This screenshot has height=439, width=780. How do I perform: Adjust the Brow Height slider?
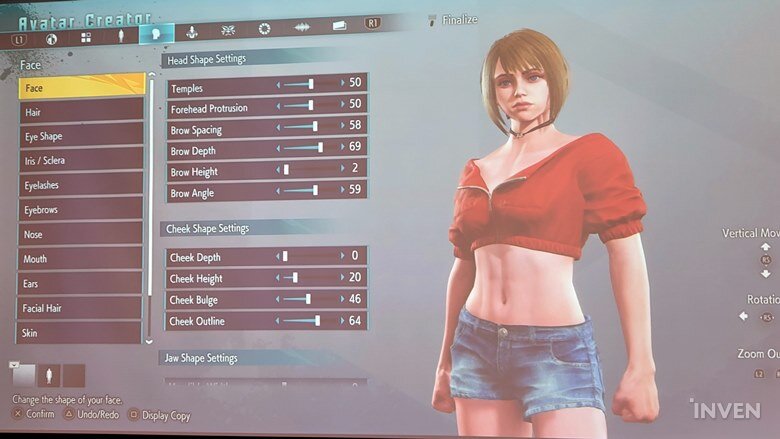pos(287,170)
